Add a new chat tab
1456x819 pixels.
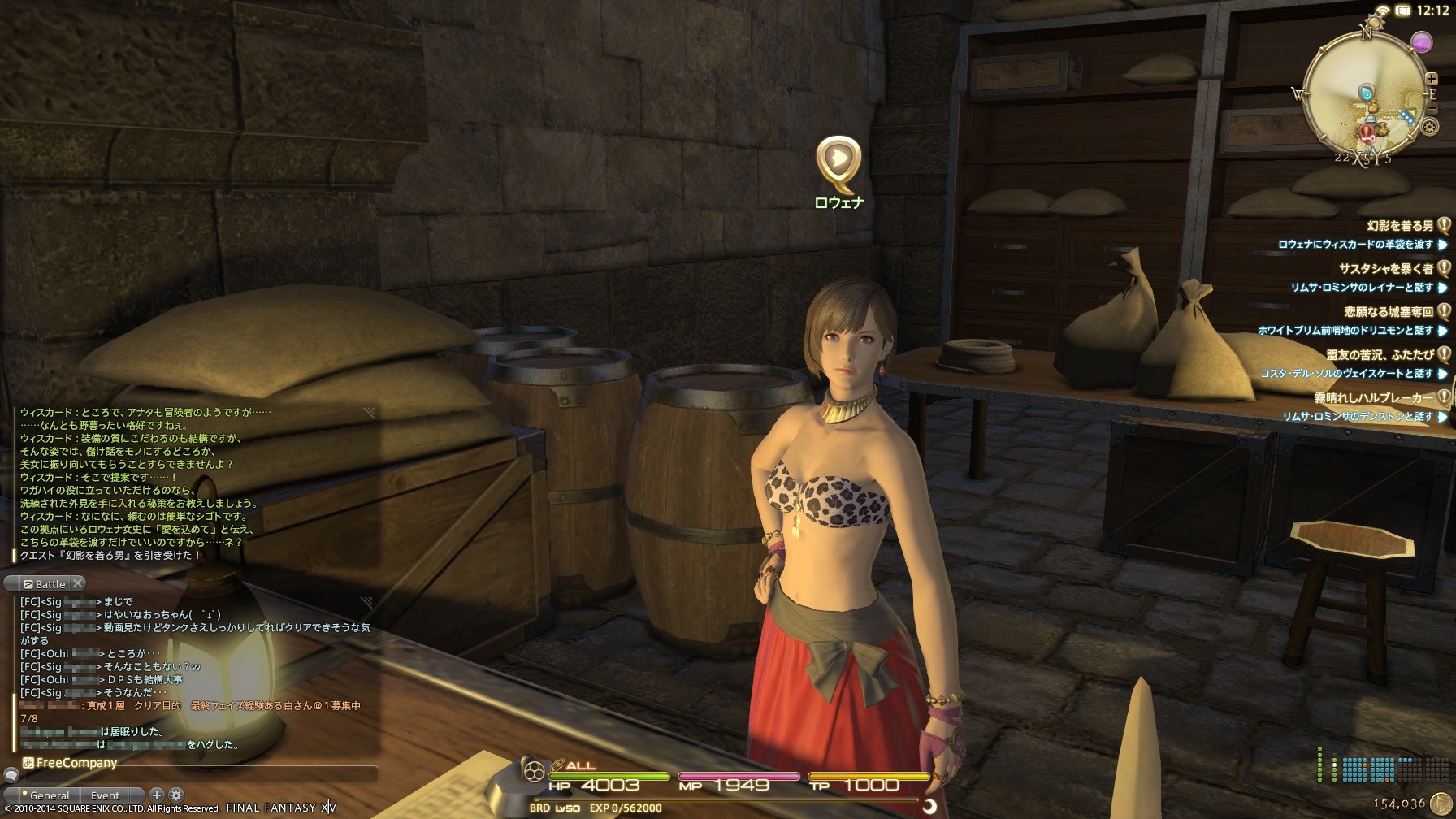click(x=157, y=795)
